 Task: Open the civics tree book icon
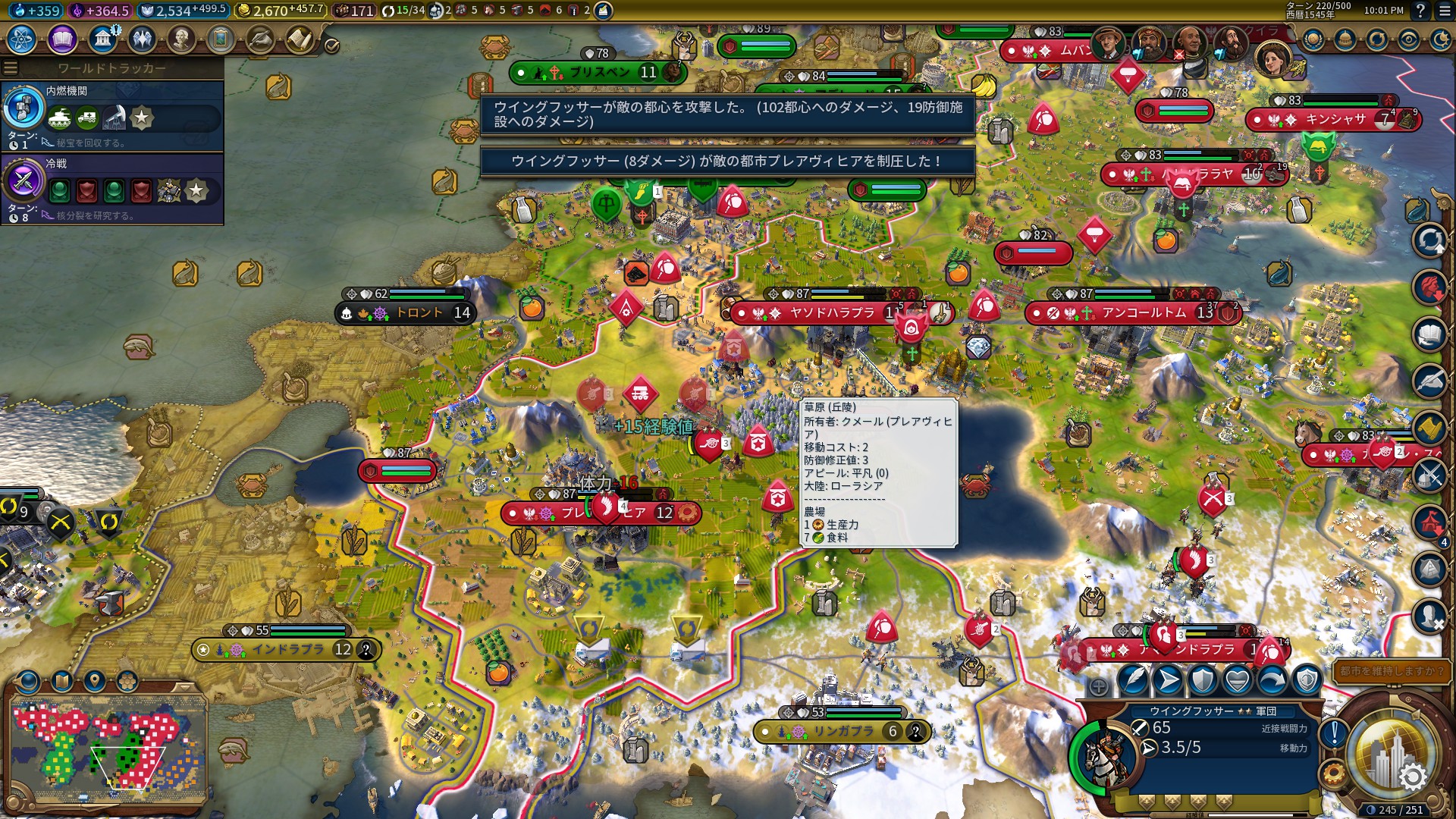tap(62, 39)
